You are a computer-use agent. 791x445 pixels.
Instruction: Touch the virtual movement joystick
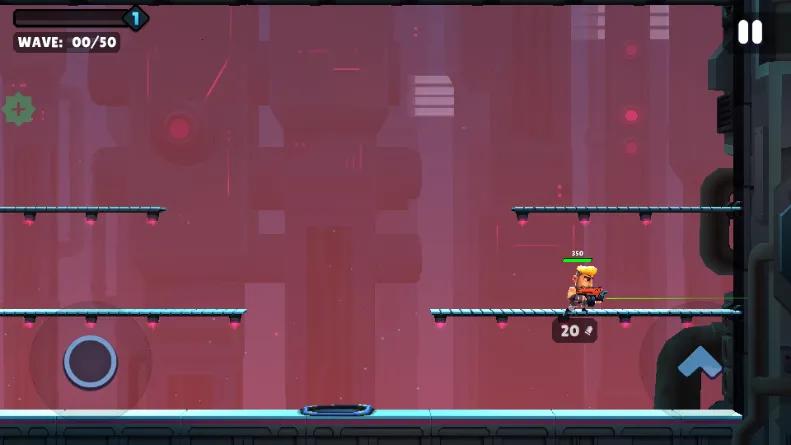point(90,361)
